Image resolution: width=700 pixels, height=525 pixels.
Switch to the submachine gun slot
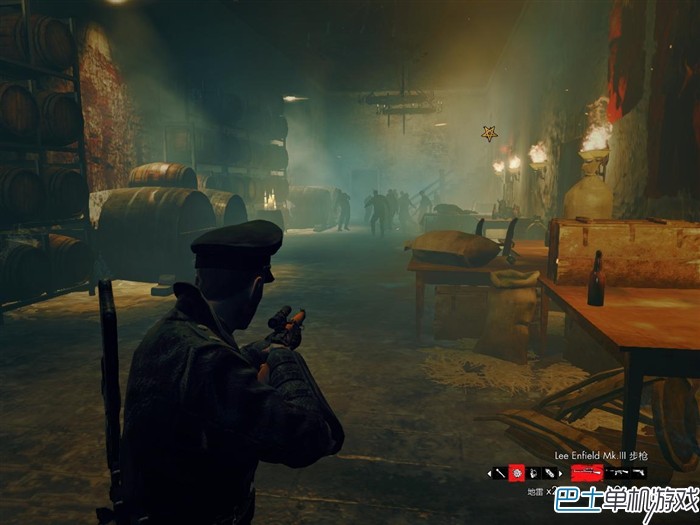(x=619, y=472)
